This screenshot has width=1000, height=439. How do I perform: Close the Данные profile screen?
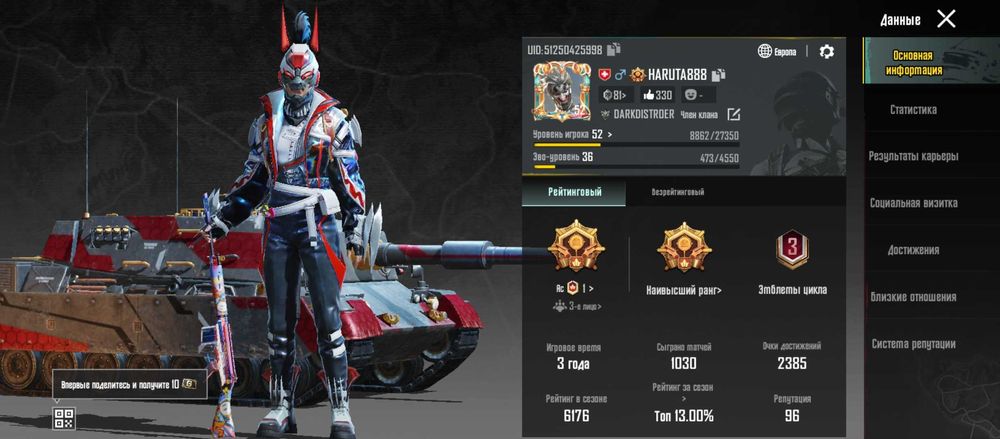(x=946, y=18)
